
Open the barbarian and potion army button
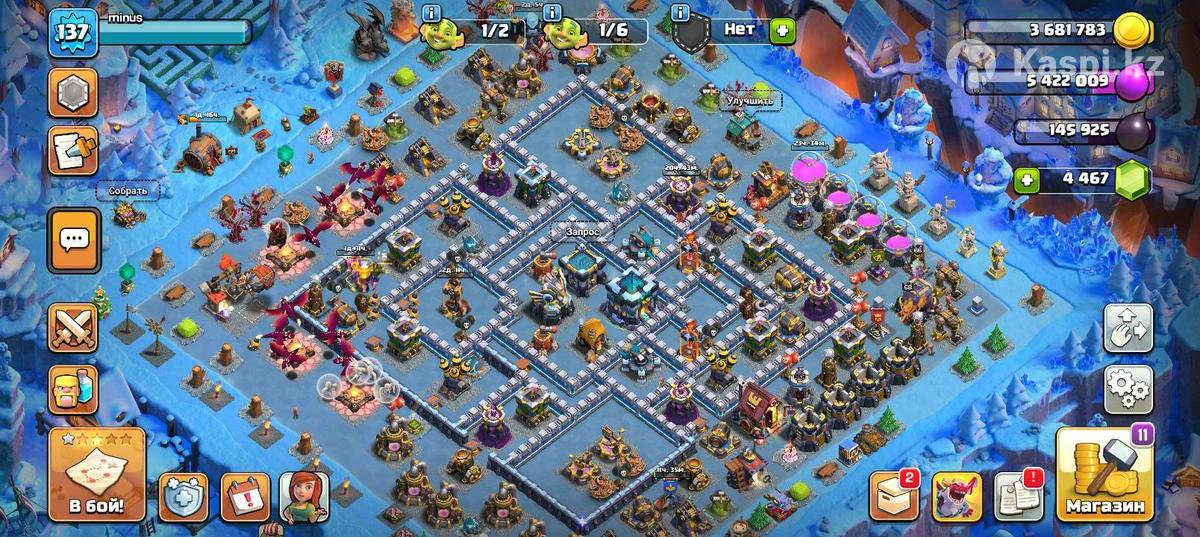pyautogui.click(x=73, y=388)
